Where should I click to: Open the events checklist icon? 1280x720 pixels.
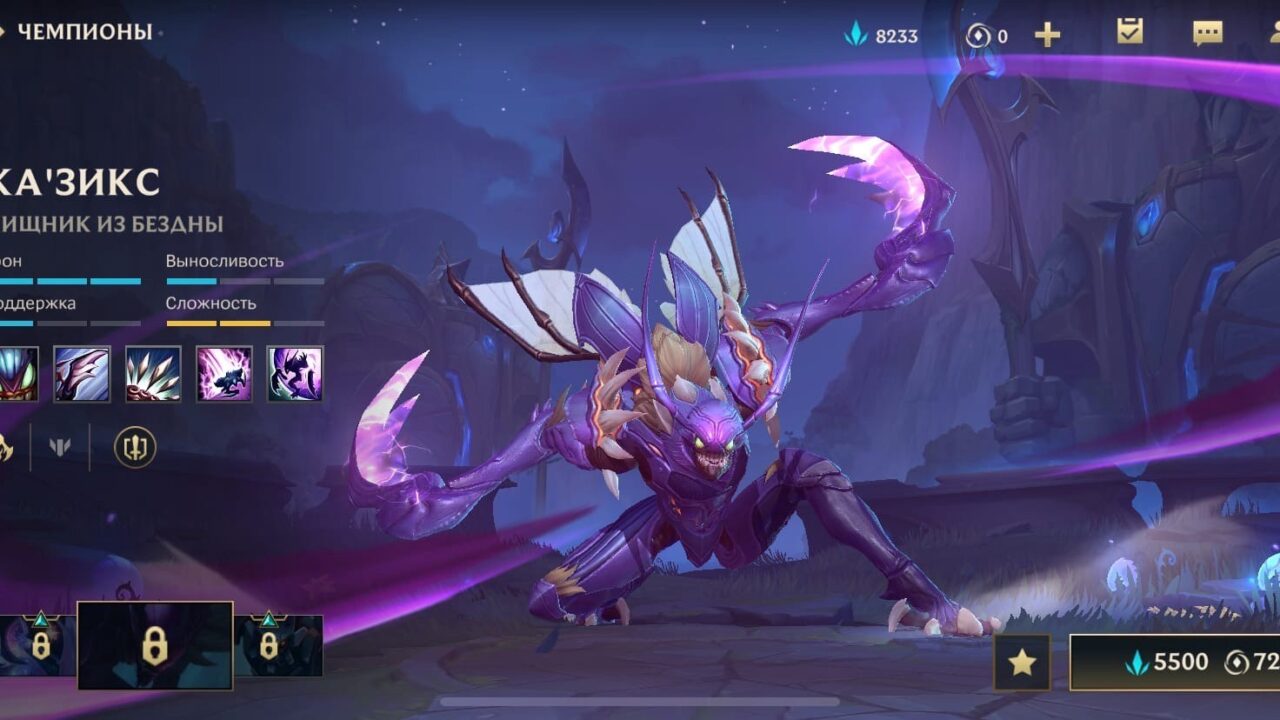(1129, 33)
